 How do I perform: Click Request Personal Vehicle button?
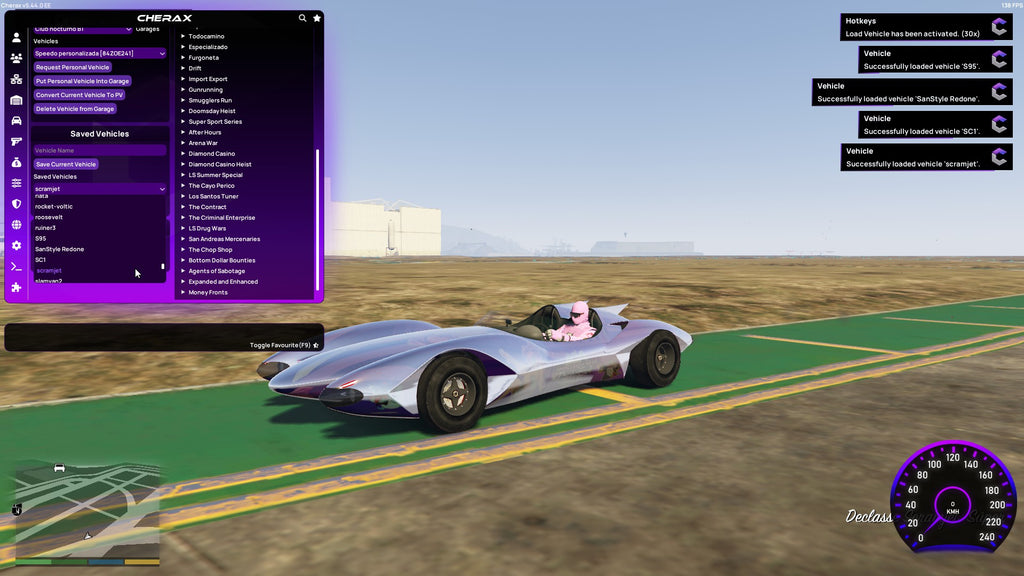(72, 67)
